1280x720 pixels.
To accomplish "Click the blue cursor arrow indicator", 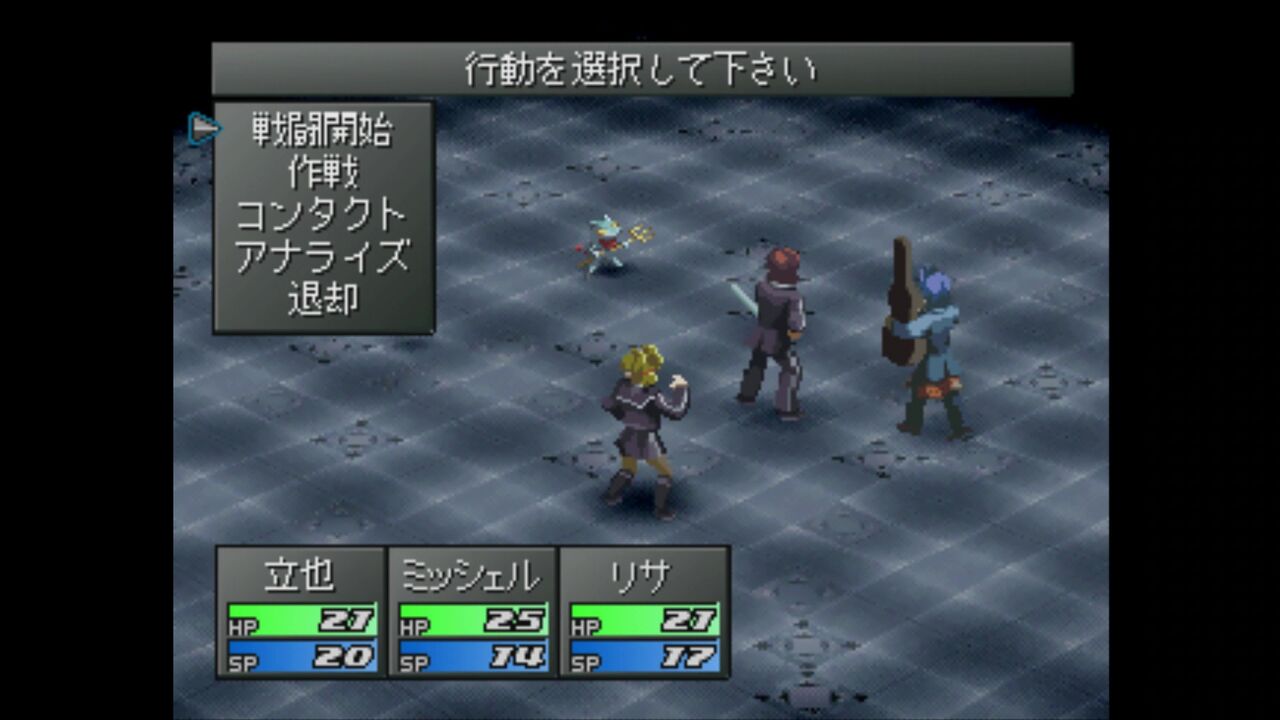I will (205, 127).
